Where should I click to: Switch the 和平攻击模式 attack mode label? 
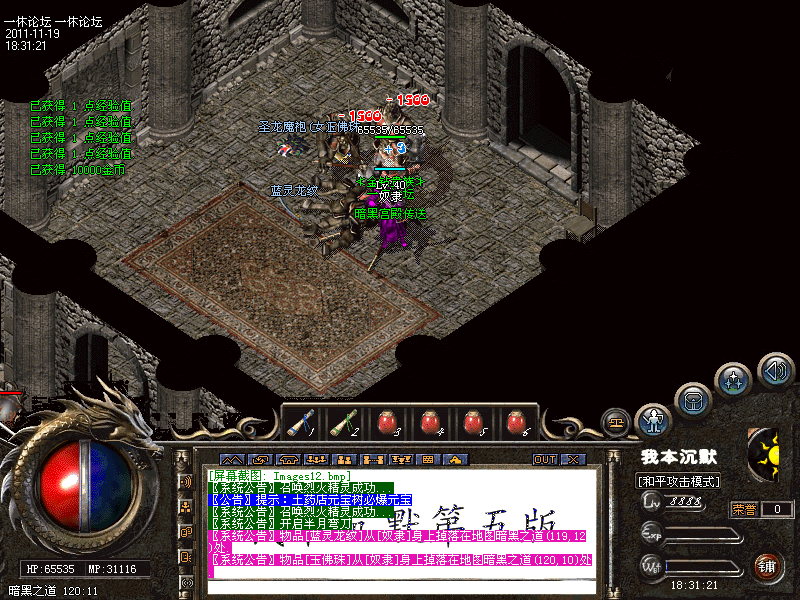click(x=680, y=481)
